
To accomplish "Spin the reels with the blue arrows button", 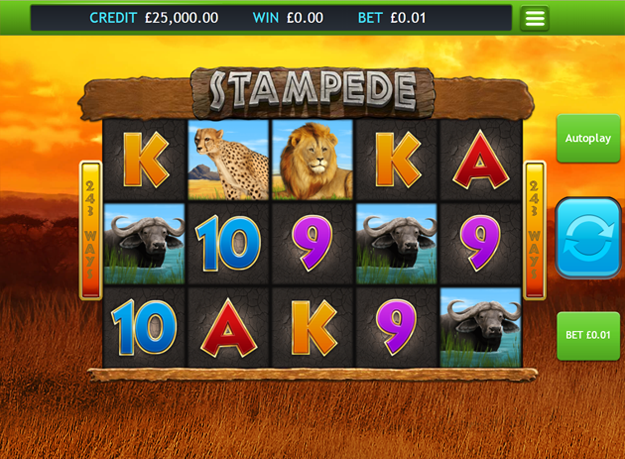I will point(588,237).
